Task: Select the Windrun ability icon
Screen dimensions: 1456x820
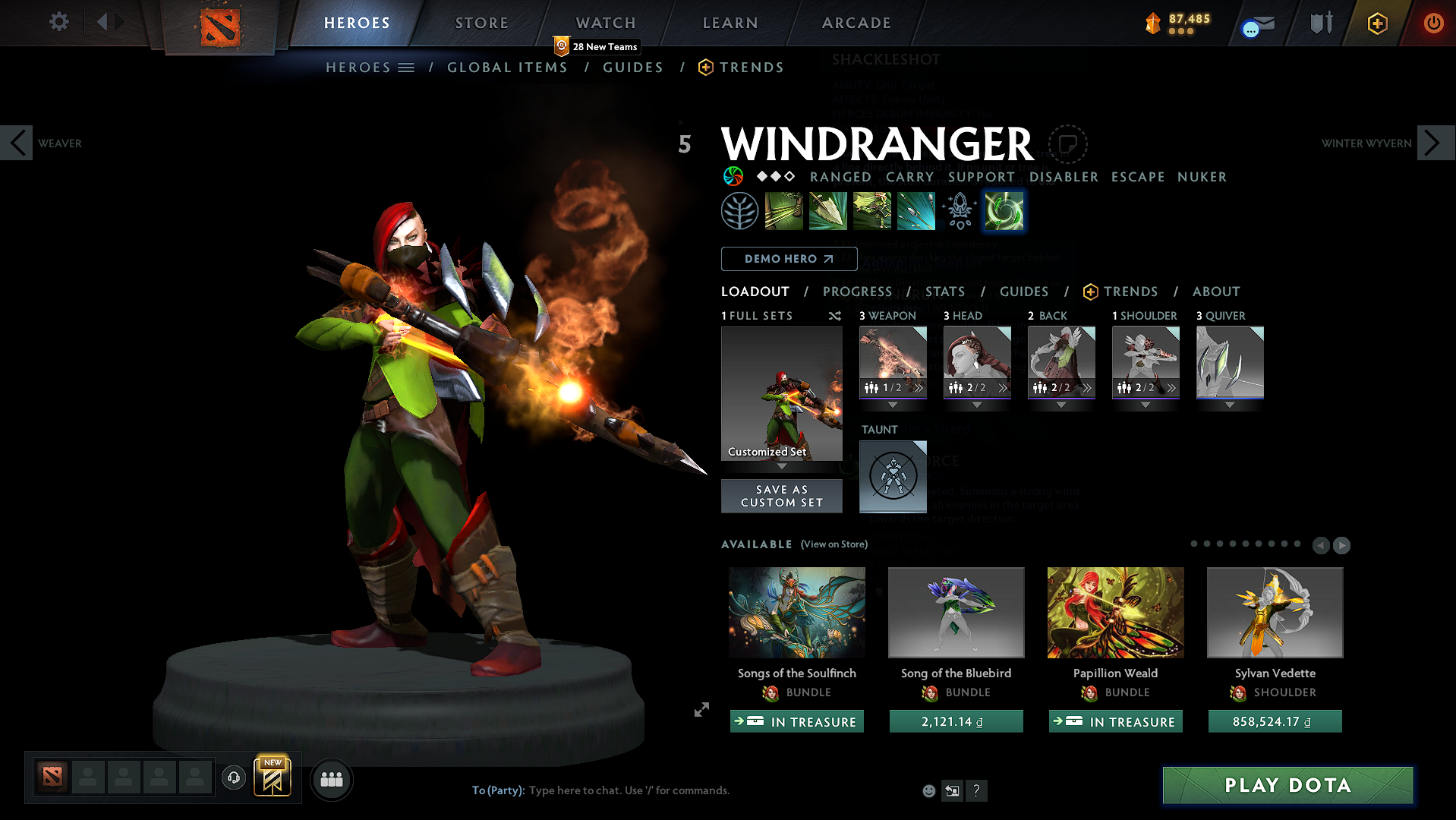Action: (871, 210)
